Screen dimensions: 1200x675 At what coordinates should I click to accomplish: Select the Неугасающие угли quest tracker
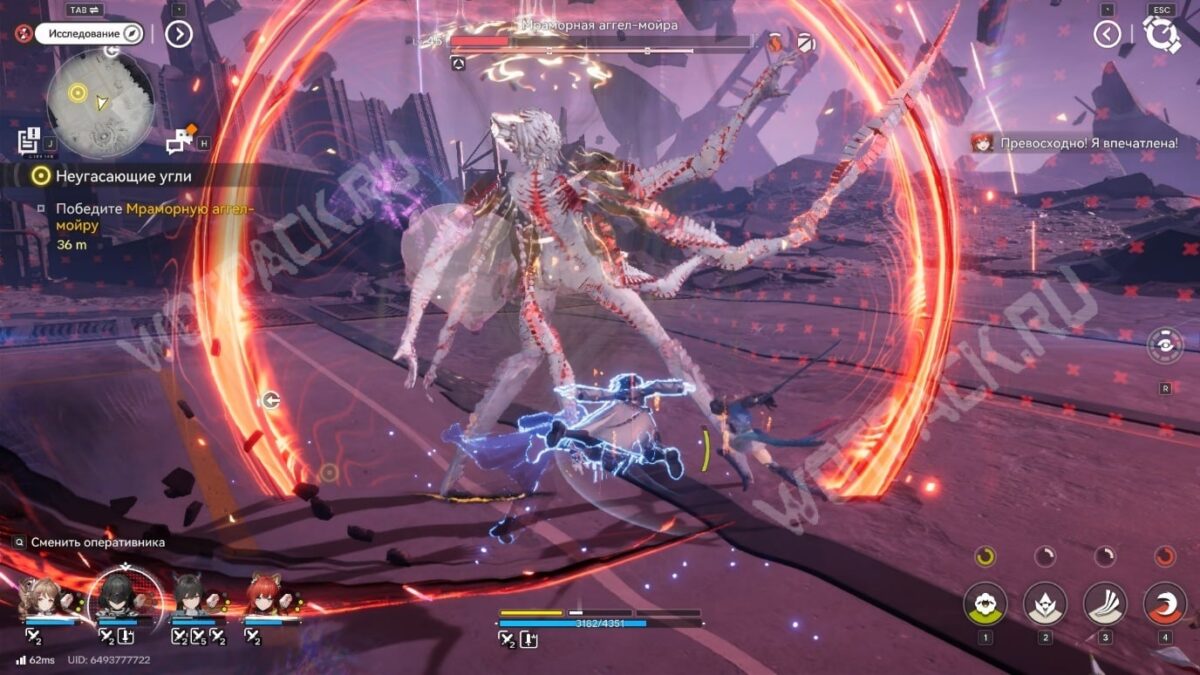click(110, 176)
